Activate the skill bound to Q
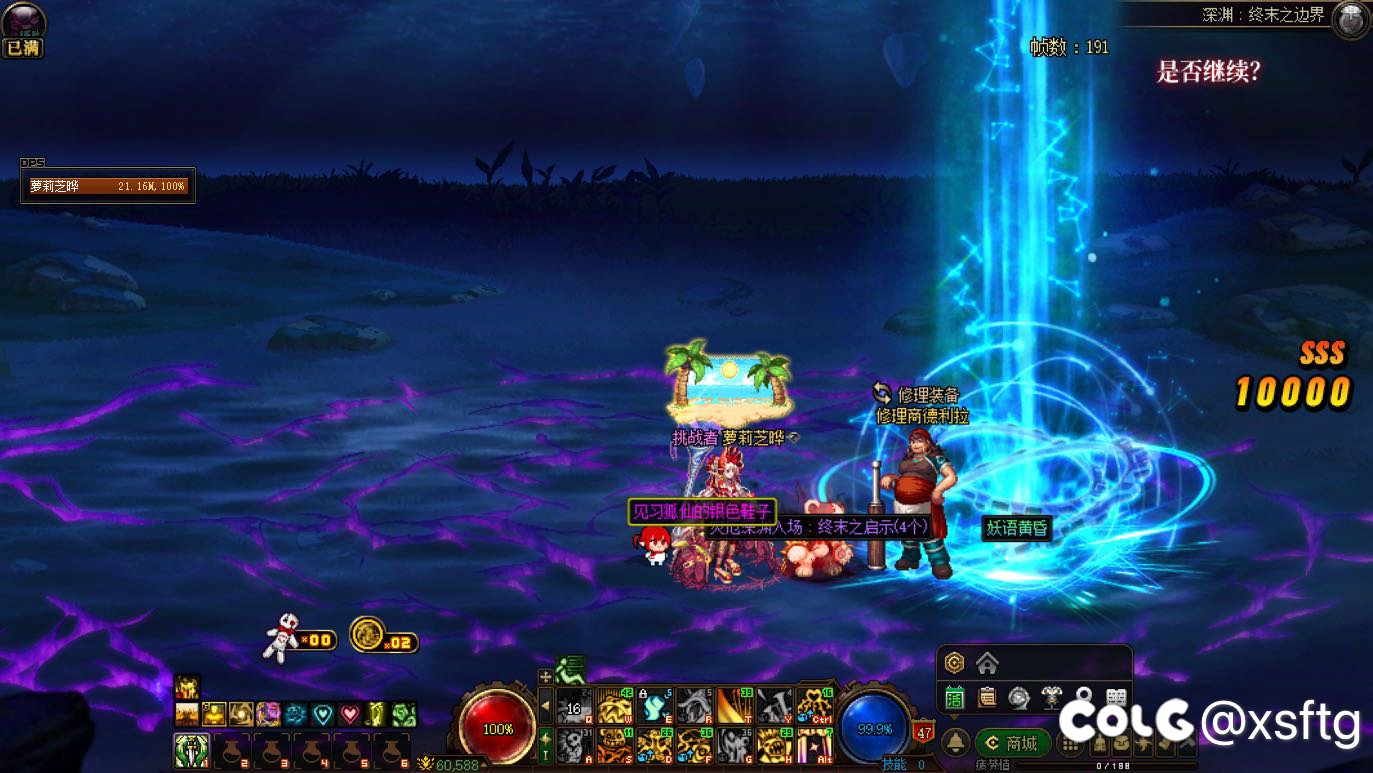 pos(574,706)
